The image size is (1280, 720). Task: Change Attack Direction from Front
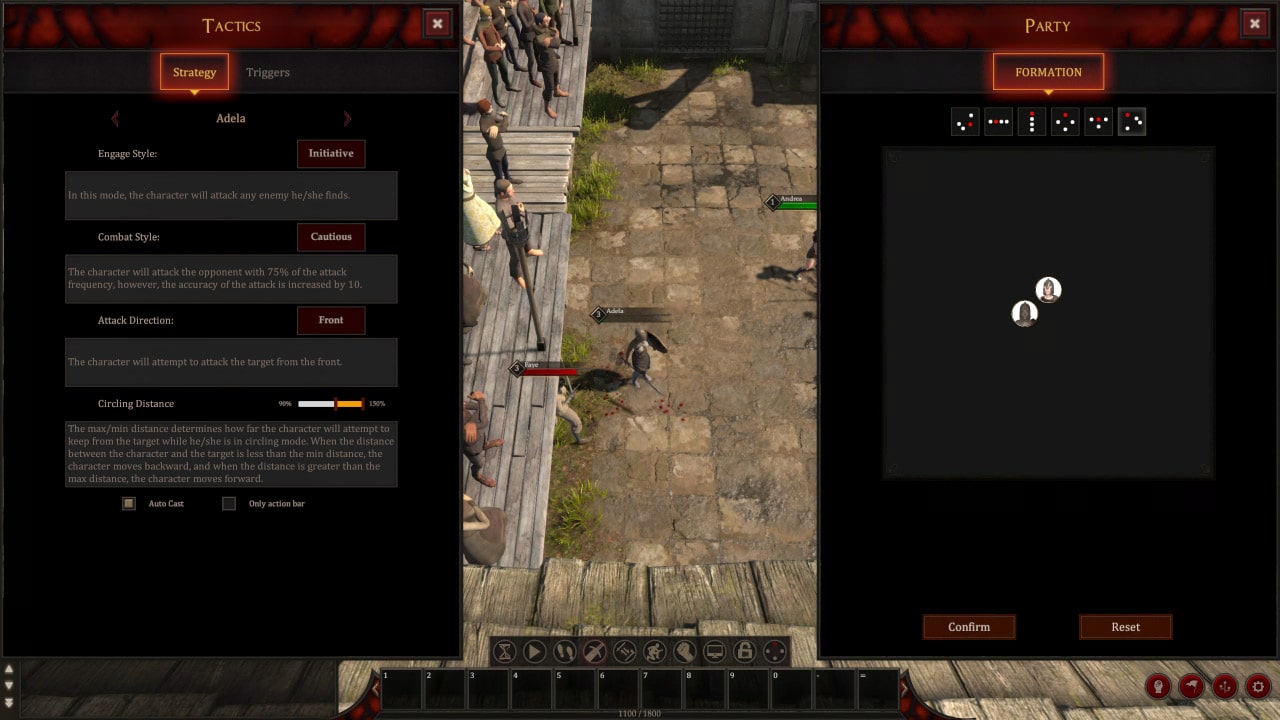331,320
